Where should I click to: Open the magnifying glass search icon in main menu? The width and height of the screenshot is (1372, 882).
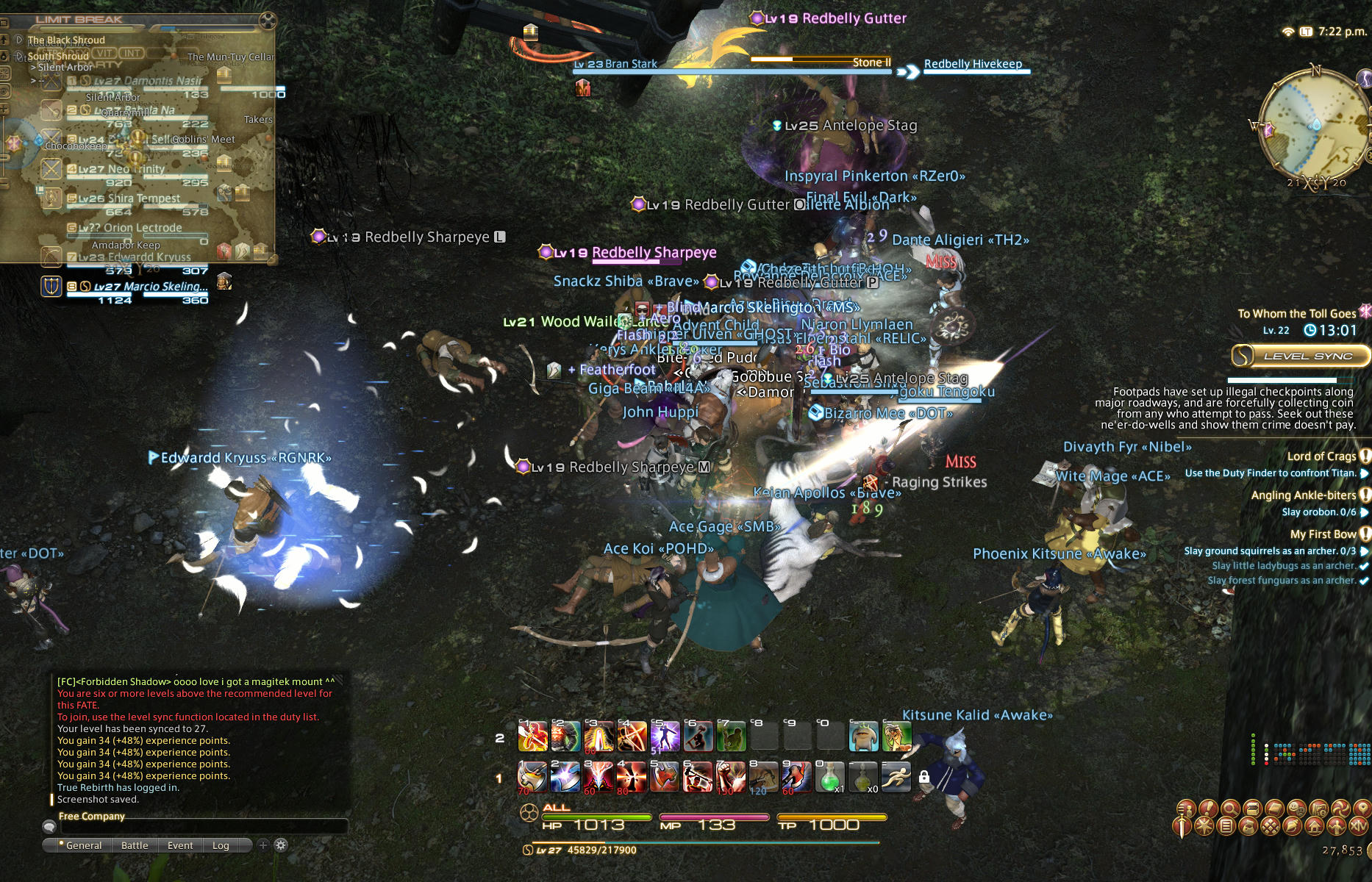1231,808
